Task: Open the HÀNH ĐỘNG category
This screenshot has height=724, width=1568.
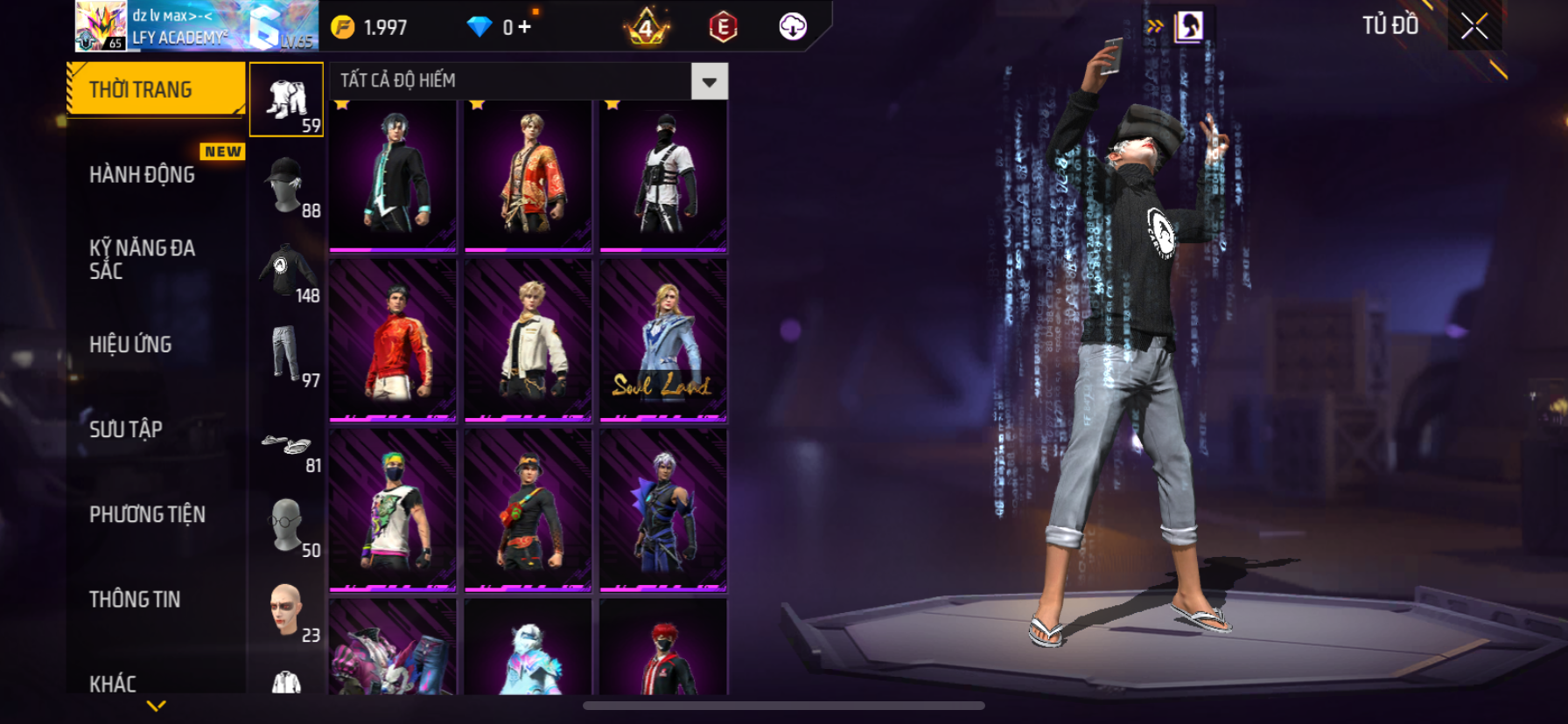Action: click(x=143, y=175)
